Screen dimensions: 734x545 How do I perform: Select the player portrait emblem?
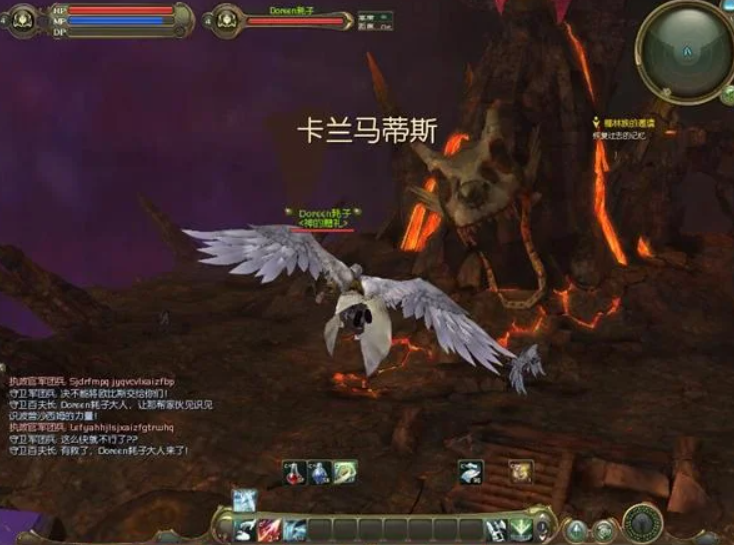[x=21, y=20]
